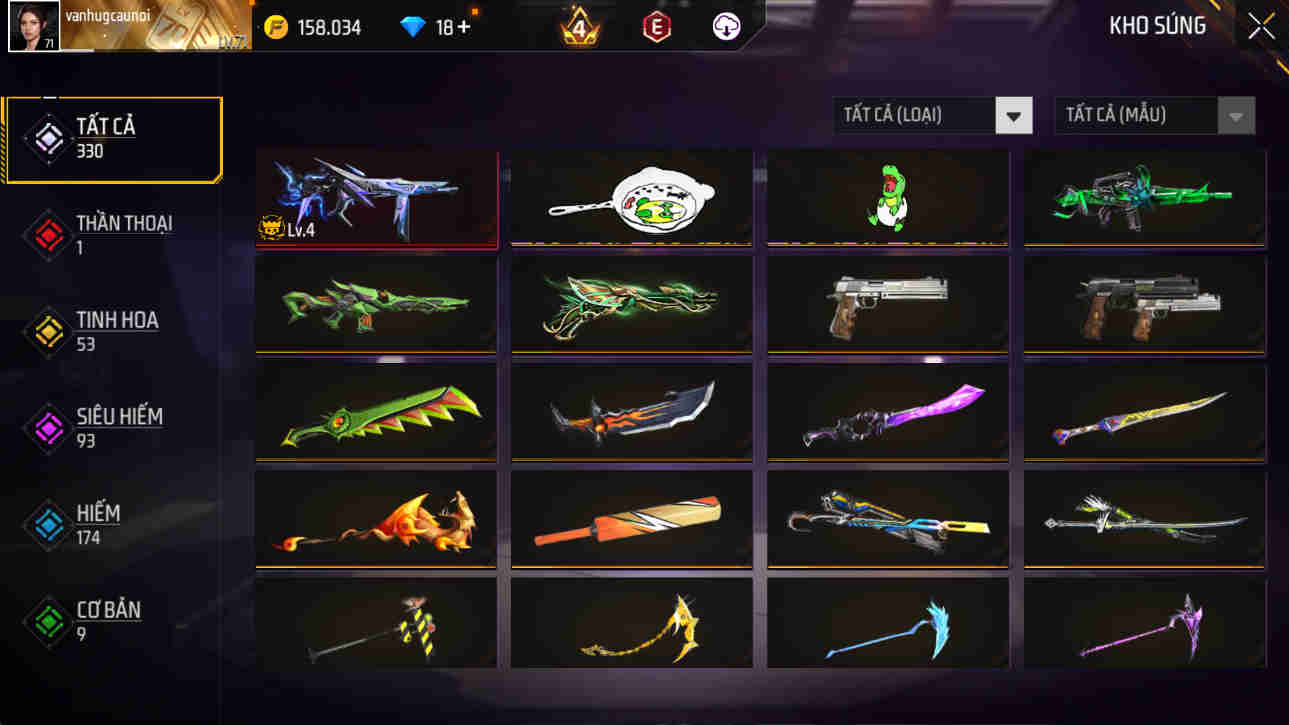Click the blue diamond currency icon
This screenshot has height=725, width=1289.
tap(412, 26)
